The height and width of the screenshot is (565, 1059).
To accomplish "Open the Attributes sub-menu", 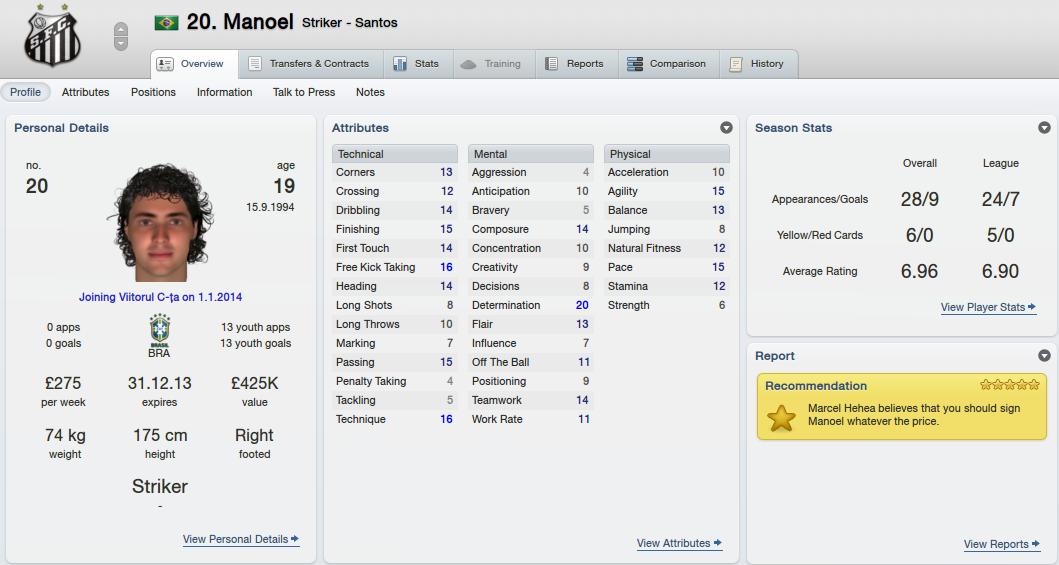I will (x=86, y=92).
